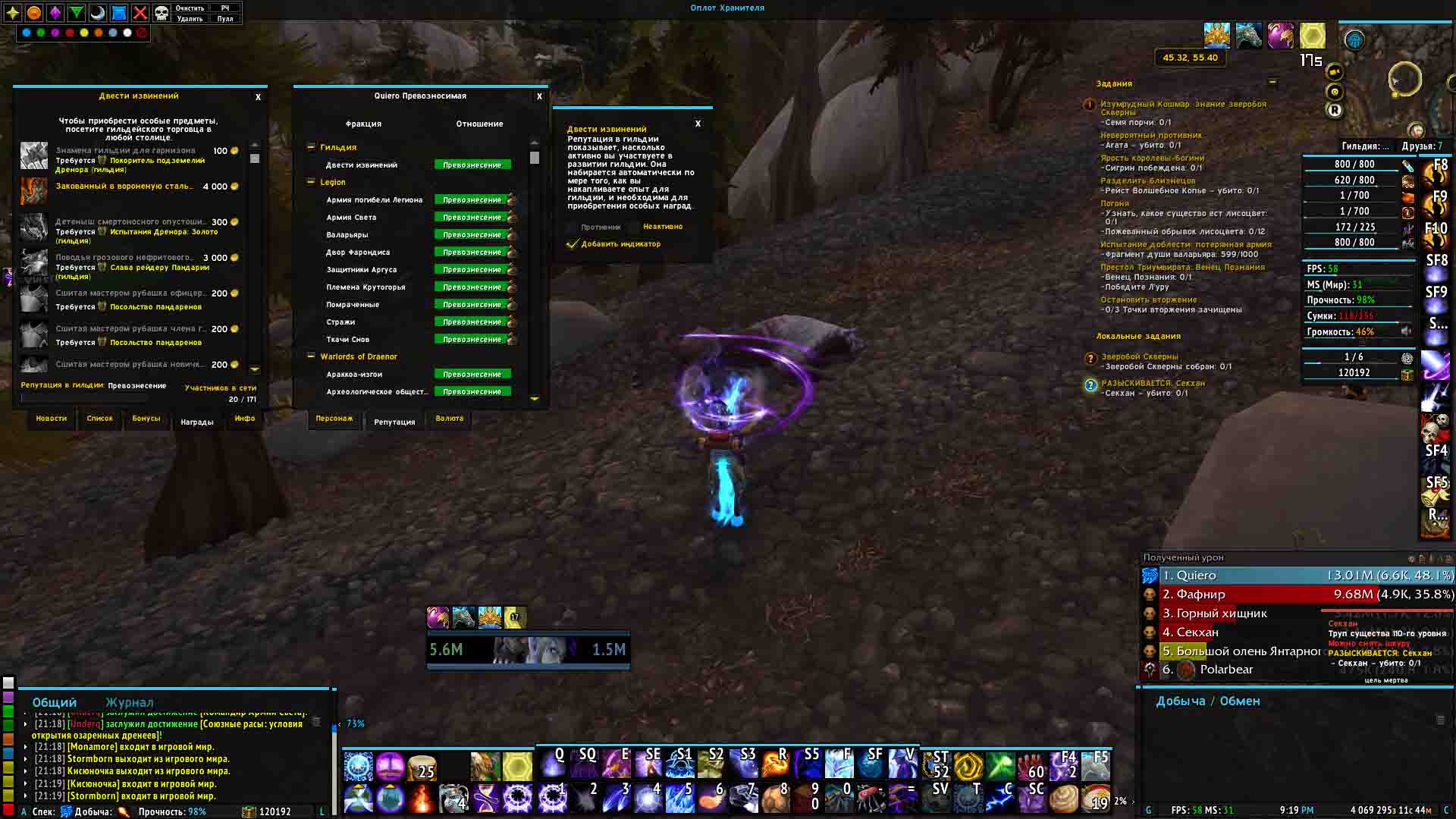Switch to the Новости guild tab
The height and width of the screenshot is (819, 1456).
pyautogui.click(x=52, y=419)
